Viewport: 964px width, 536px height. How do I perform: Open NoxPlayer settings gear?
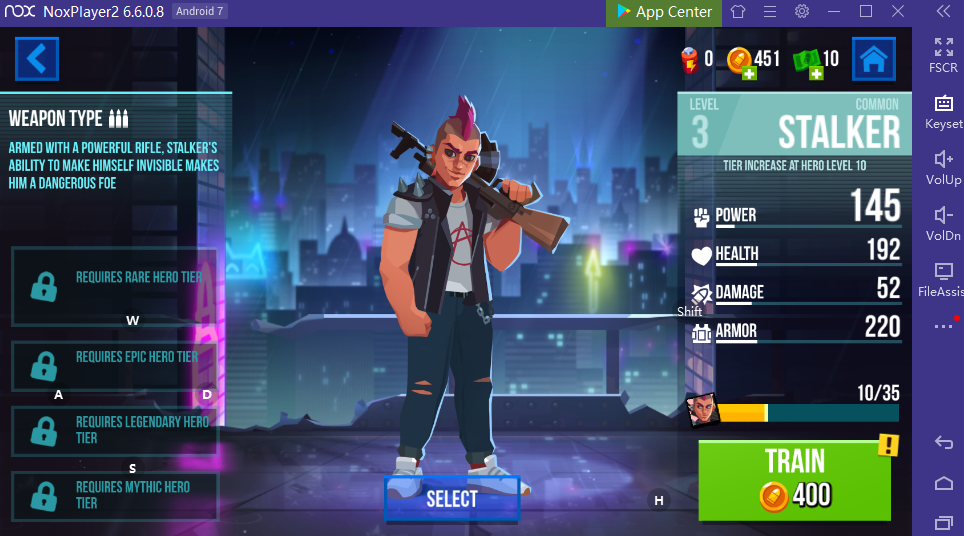802,12
